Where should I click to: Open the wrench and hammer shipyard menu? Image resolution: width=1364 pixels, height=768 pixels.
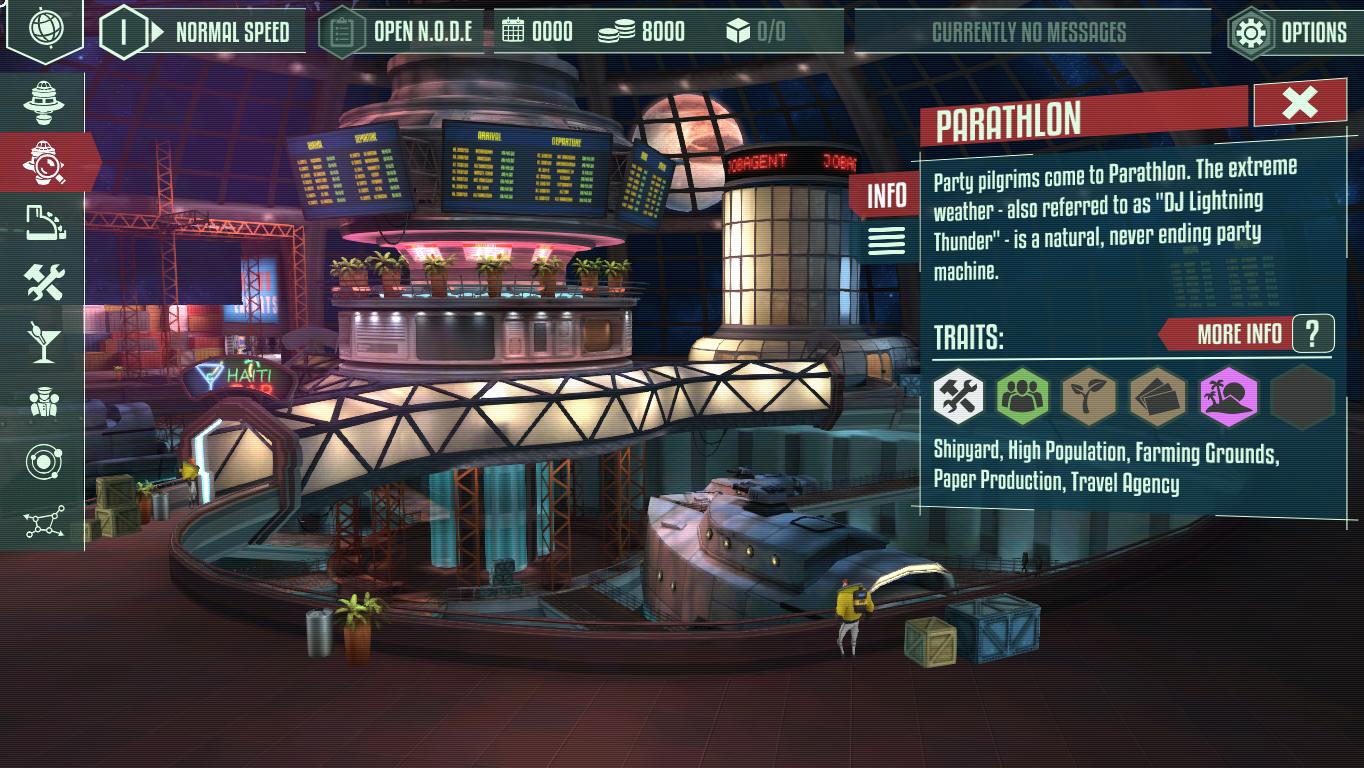click(x=44, y=283)
